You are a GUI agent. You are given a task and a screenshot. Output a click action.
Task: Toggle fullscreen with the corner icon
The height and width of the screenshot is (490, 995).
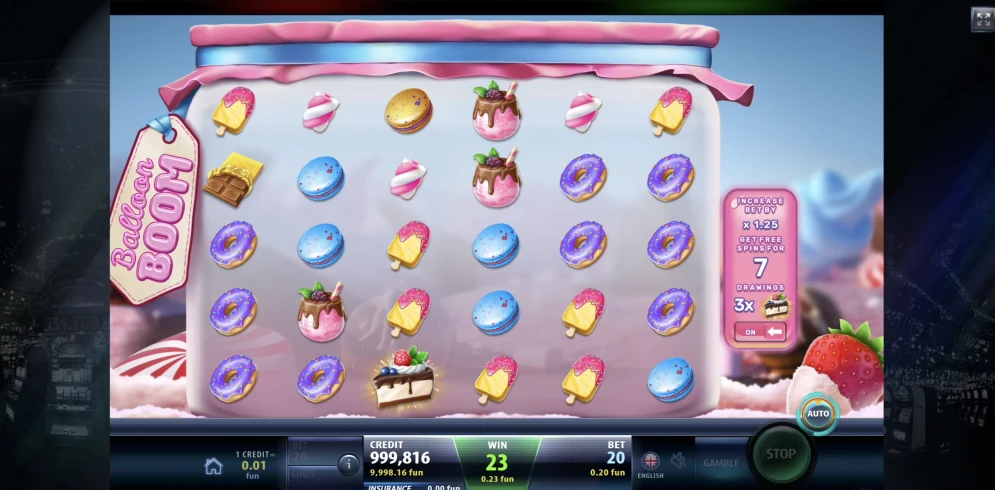pos(981,19)
